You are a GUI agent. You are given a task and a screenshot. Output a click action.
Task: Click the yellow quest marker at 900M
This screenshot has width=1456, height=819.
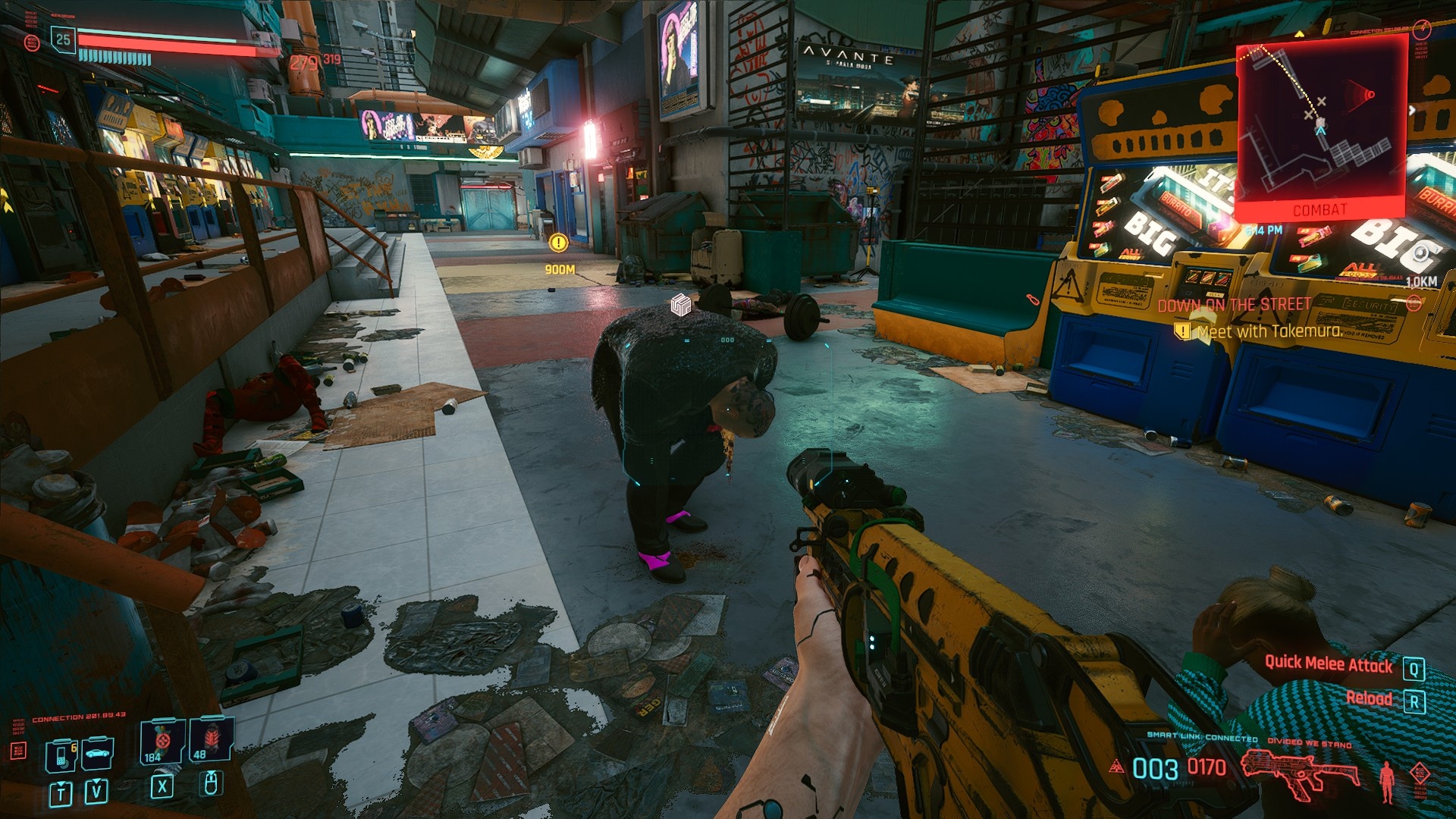click(x=558, y=243)
